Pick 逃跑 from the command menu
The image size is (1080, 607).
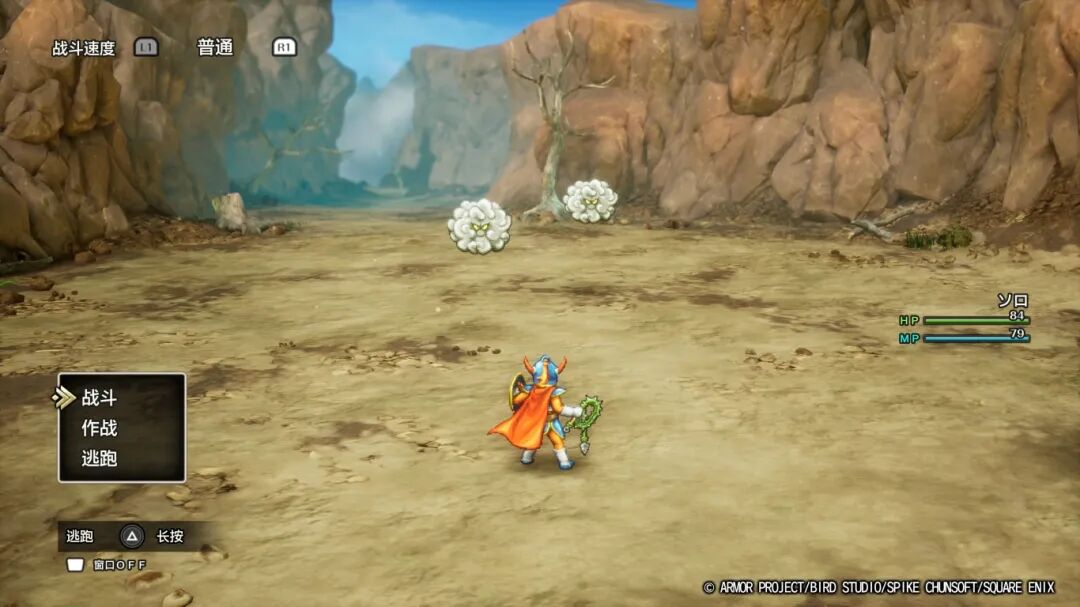[100, 459]
